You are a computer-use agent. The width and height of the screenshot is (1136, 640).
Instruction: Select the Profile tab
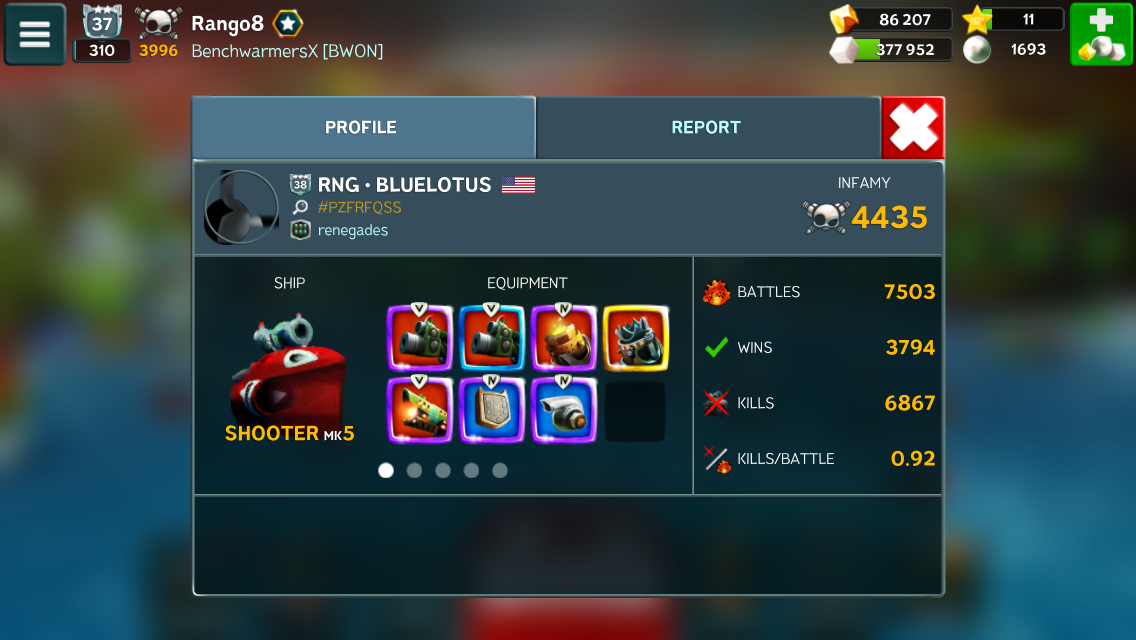click(x=361, y=128)
